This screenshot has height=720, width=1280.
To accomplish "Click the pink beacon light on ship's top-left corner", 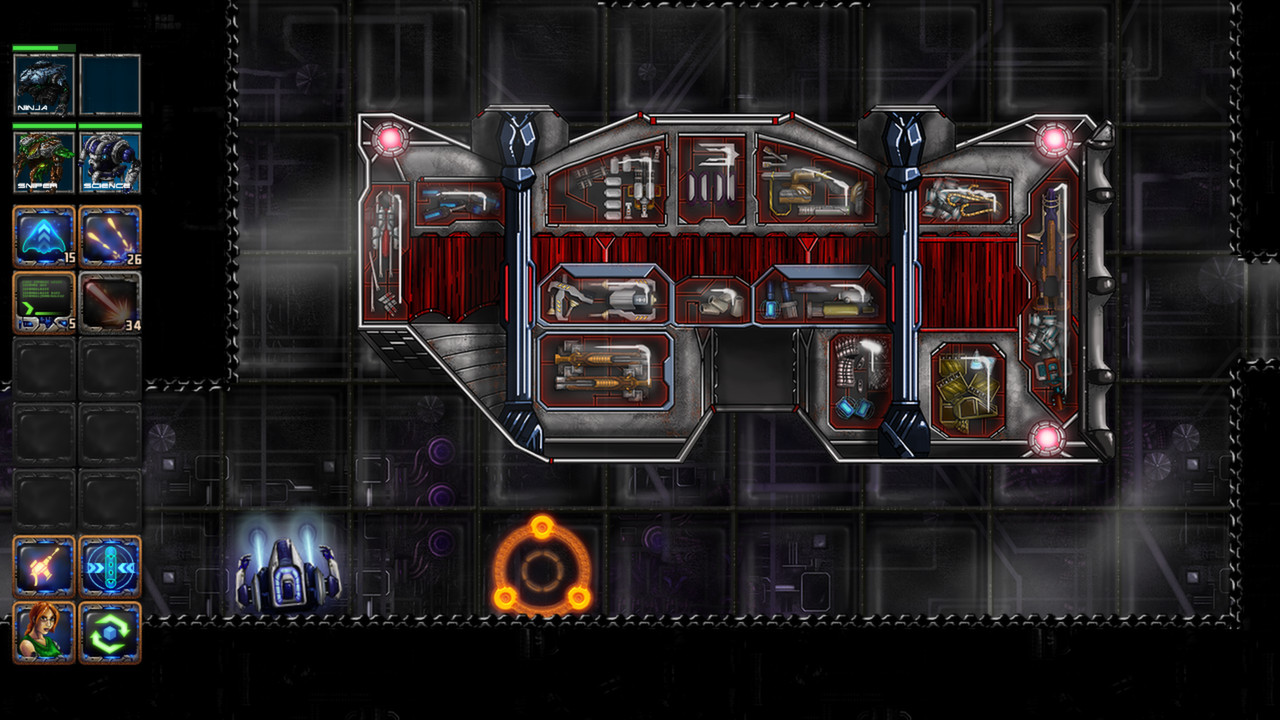I will (x=392, y=138).
